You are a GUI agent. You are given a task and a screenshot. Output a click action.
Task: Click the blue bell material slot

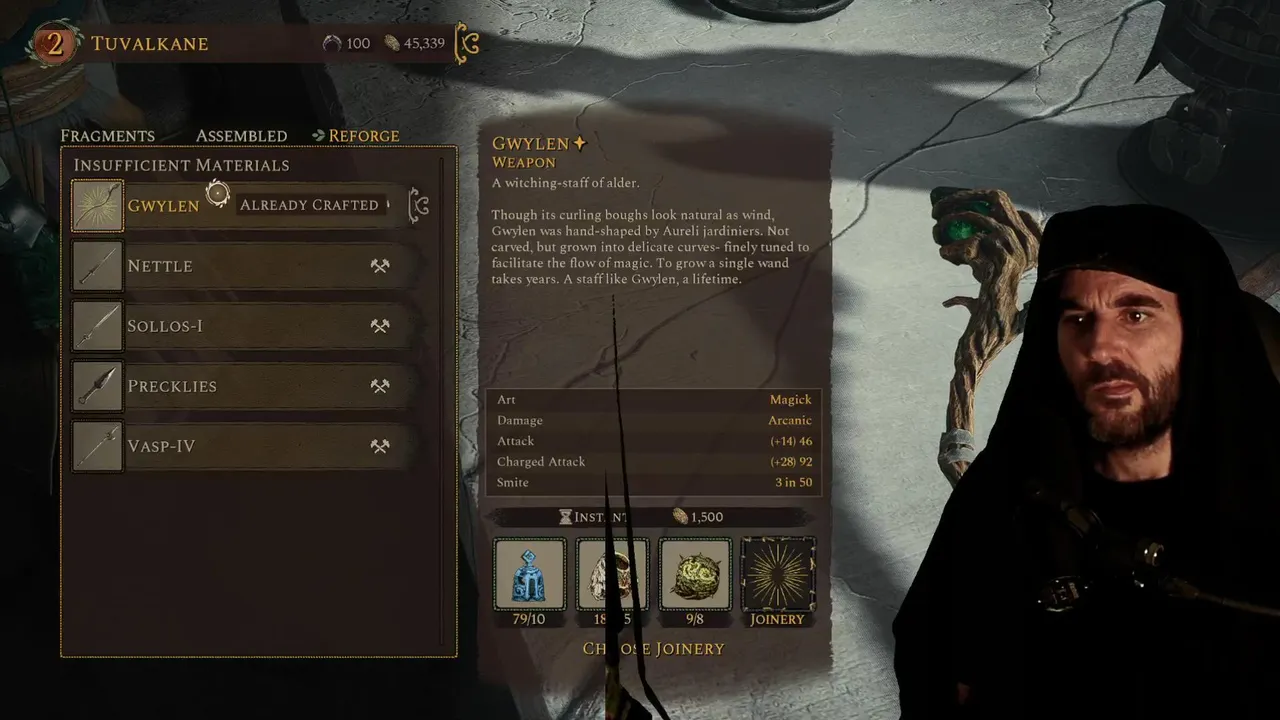529,574
